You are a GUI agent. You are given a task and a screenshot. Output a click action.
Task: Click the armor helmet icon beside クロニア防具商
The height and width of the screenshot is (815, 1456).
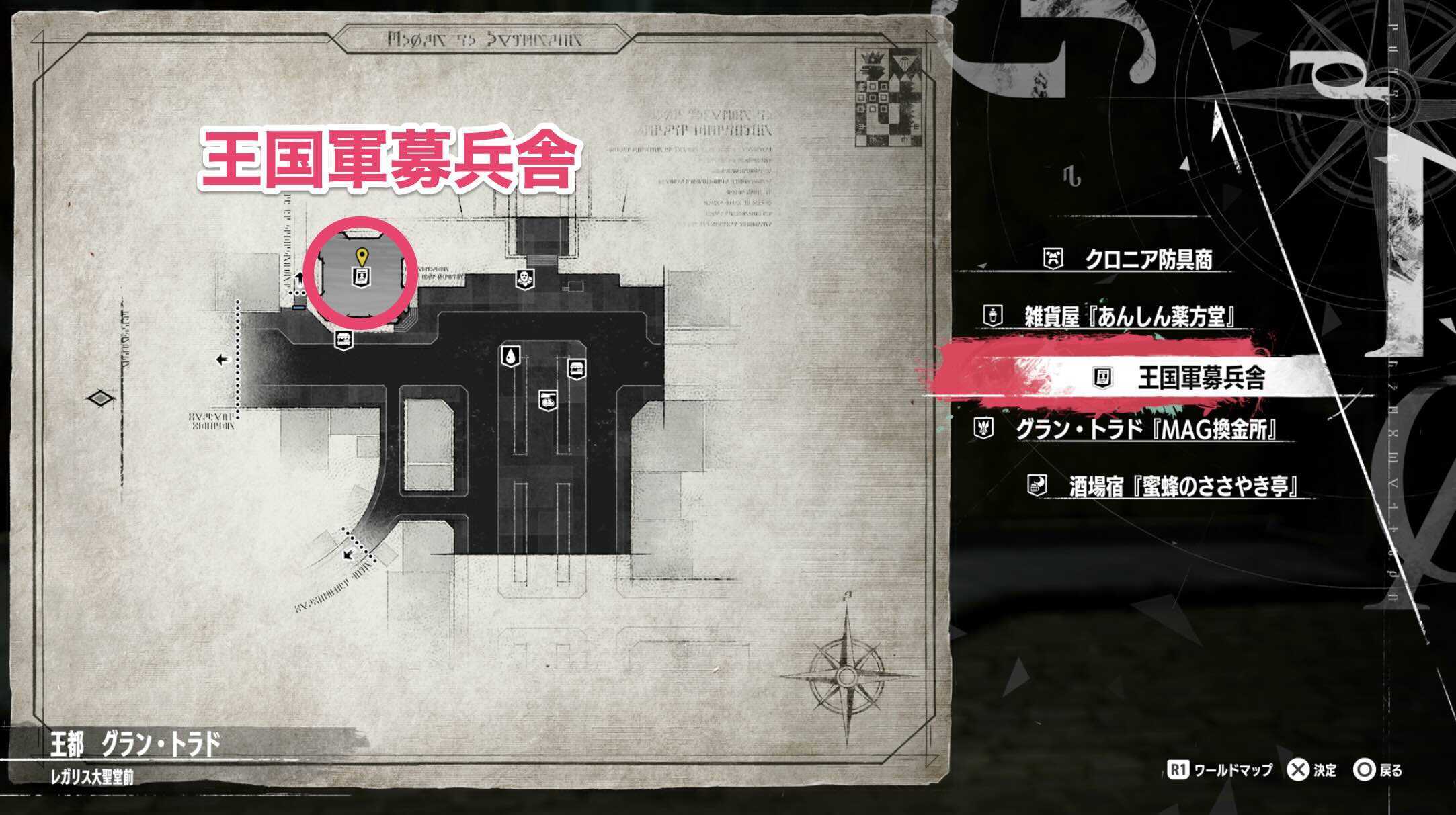tap(1052, 257)
